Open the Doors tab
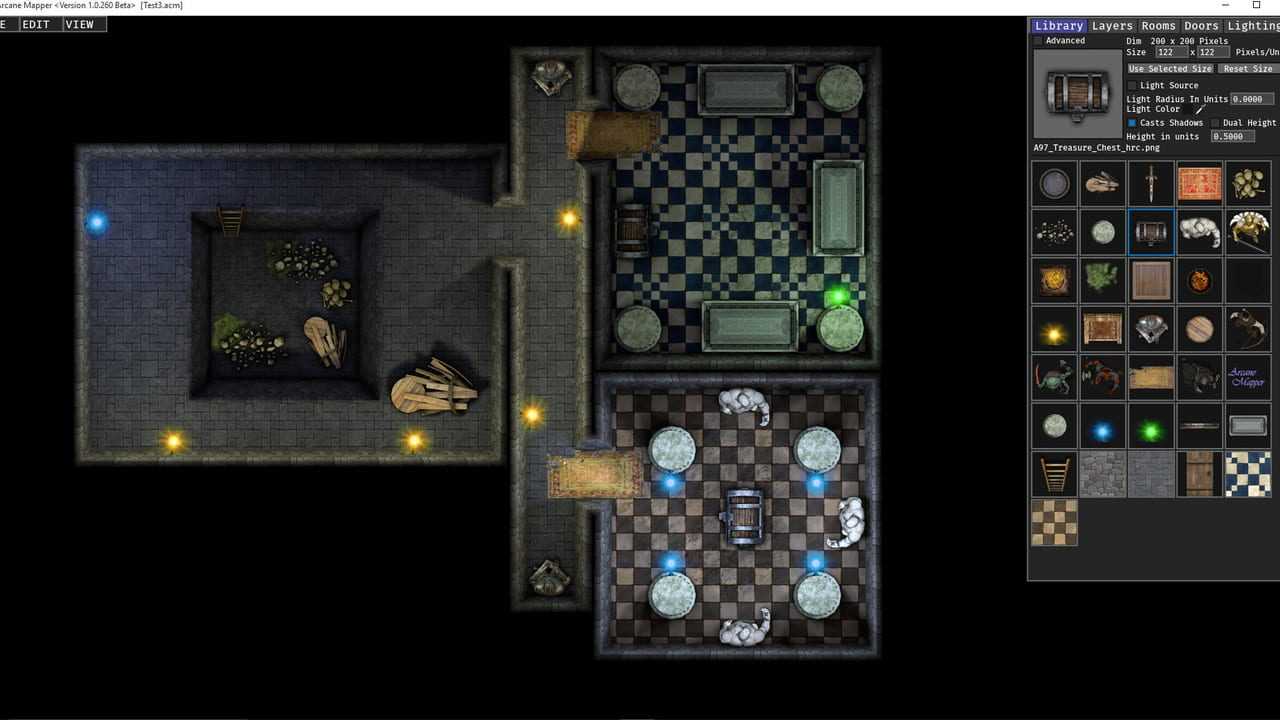 click(1201, 26)
